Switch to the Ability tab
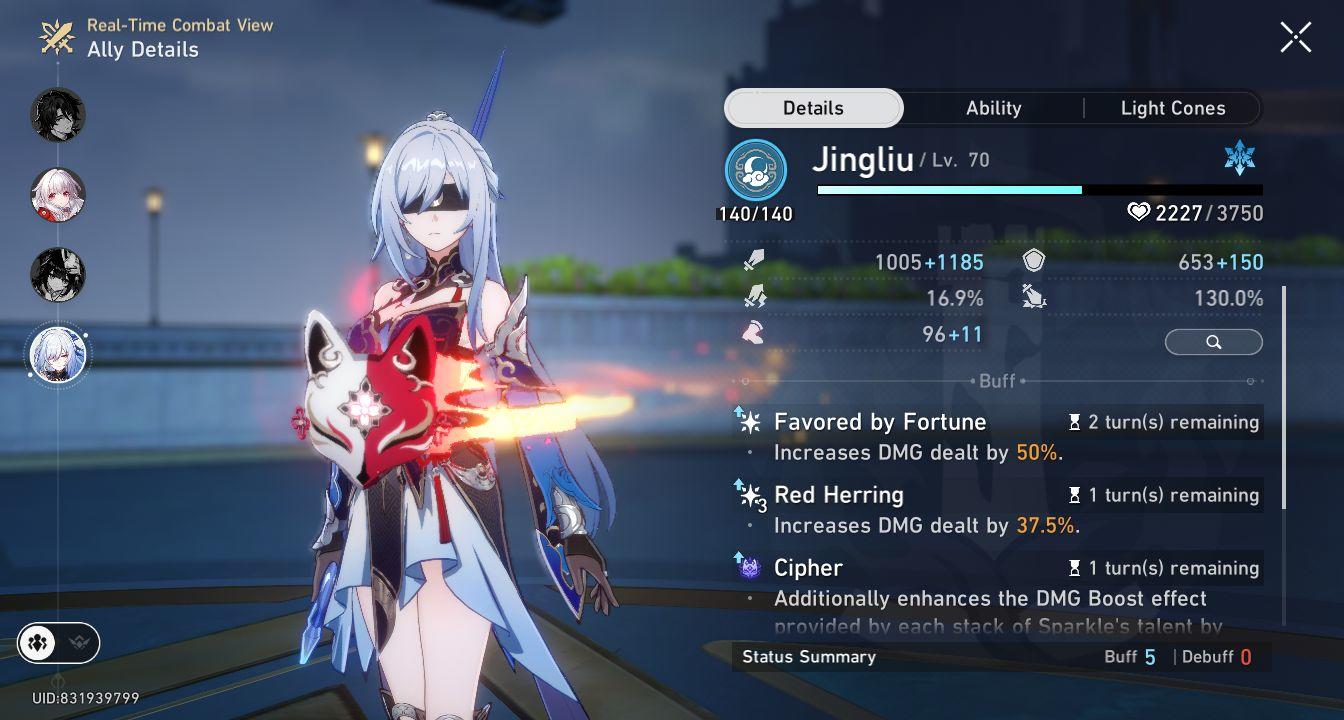 (x=993, y=107)
